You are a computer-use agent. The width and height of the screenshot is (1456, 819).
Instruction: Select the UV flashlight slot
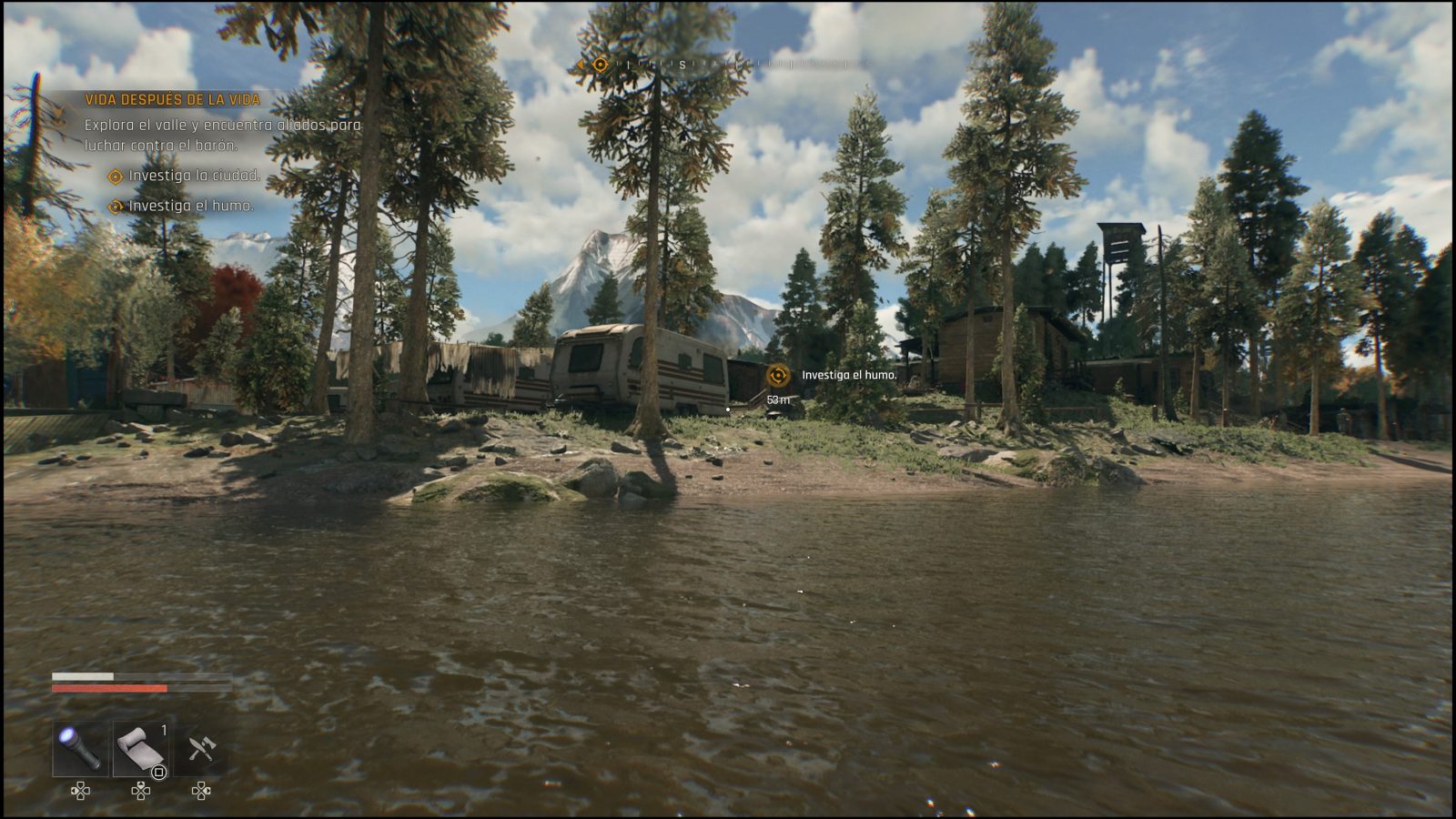[x=80, y=748]
